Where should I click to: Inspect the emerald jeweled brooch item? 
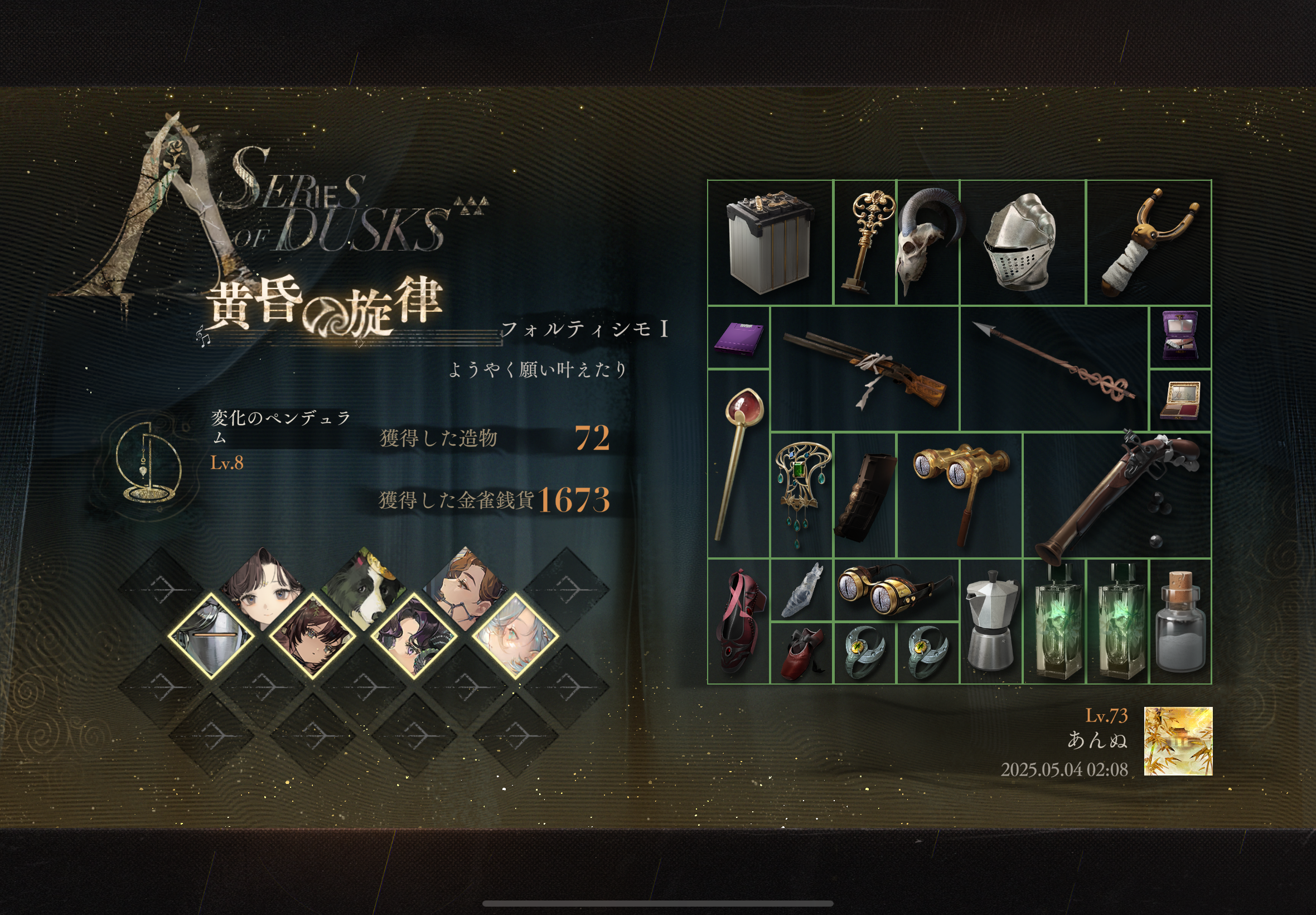[801, 495]
